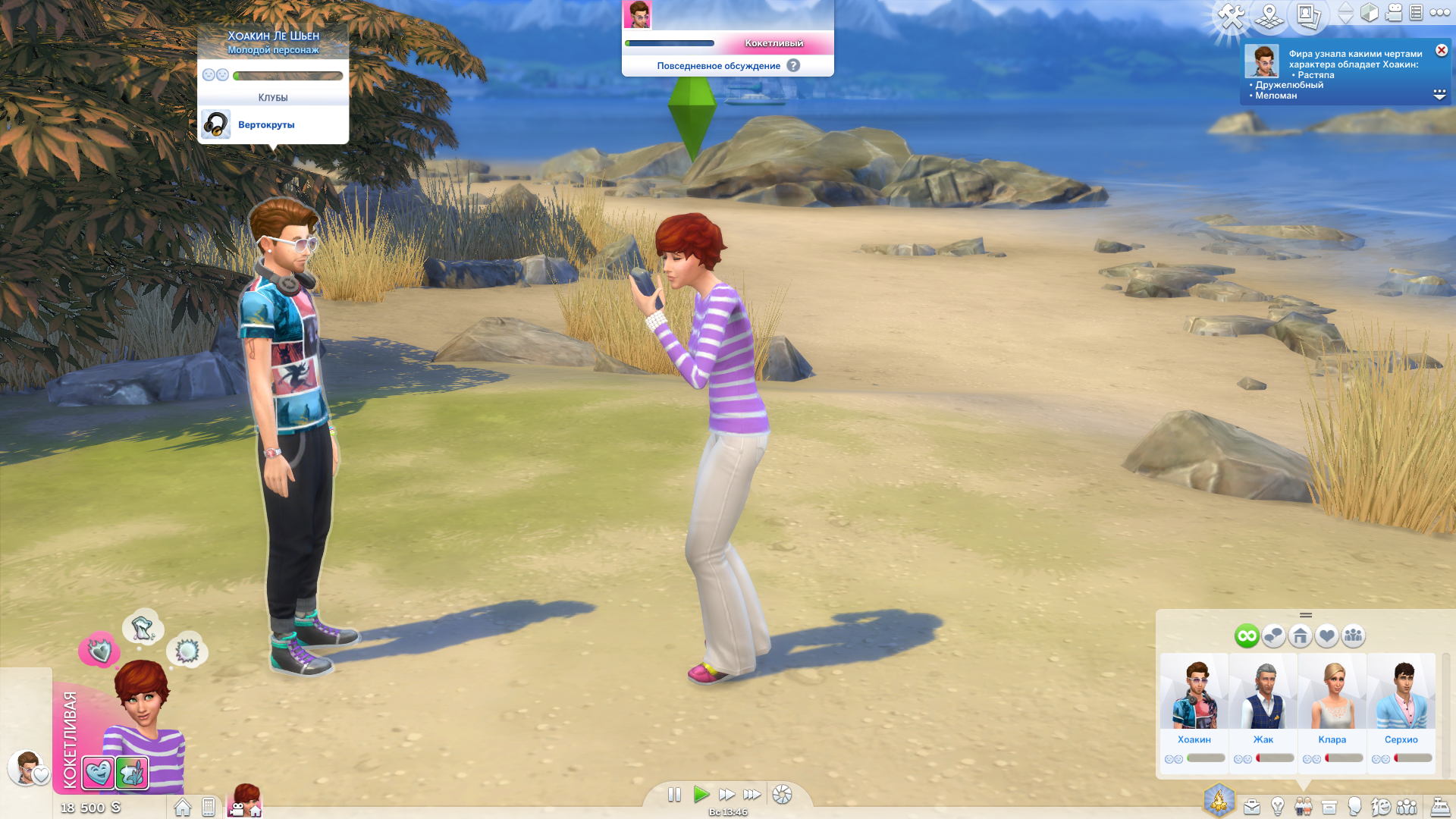Open the phone
1456x819 pixels.
point(209,807)
